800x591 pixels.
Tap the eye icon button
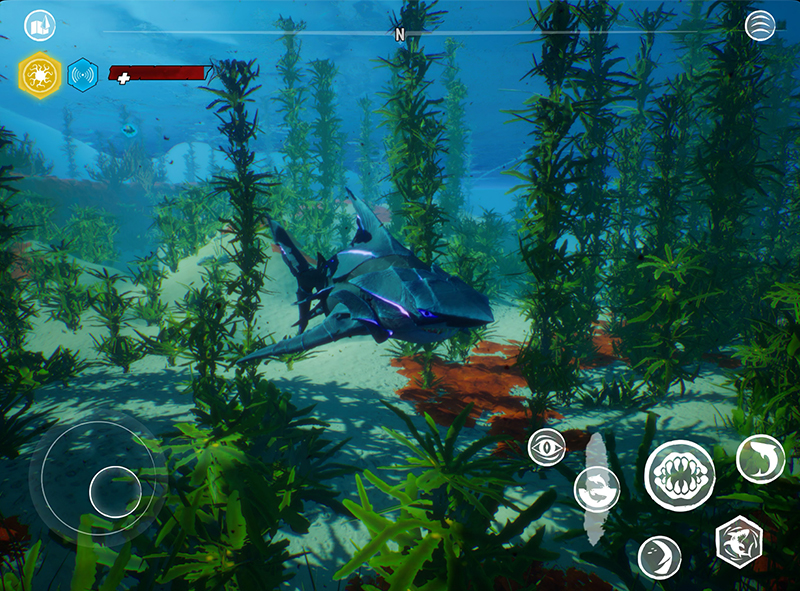546,446
